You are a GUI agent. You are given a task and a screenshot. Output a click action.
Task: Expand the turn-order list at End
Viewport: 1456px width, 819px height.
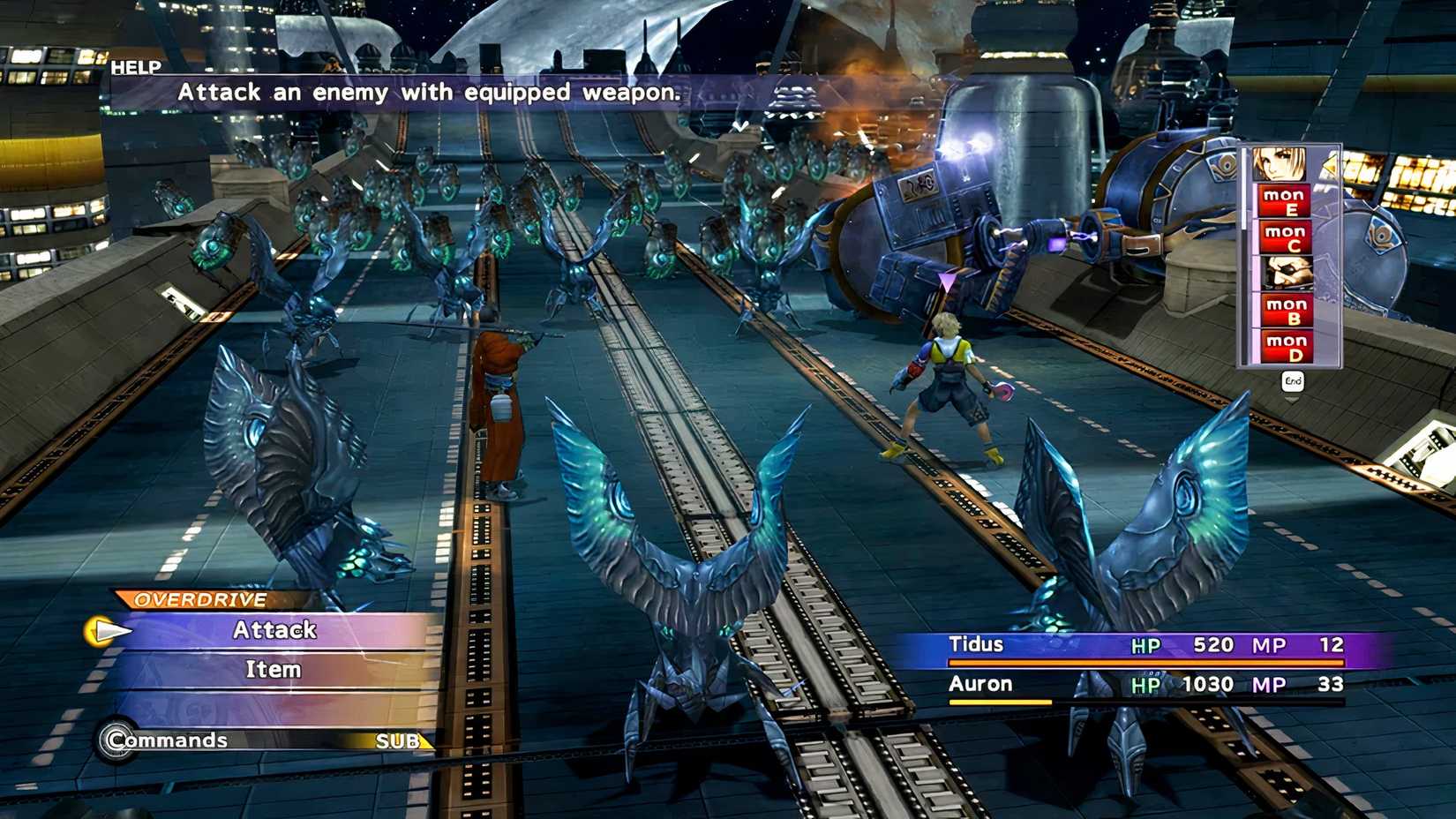(x=1294, y=379)
